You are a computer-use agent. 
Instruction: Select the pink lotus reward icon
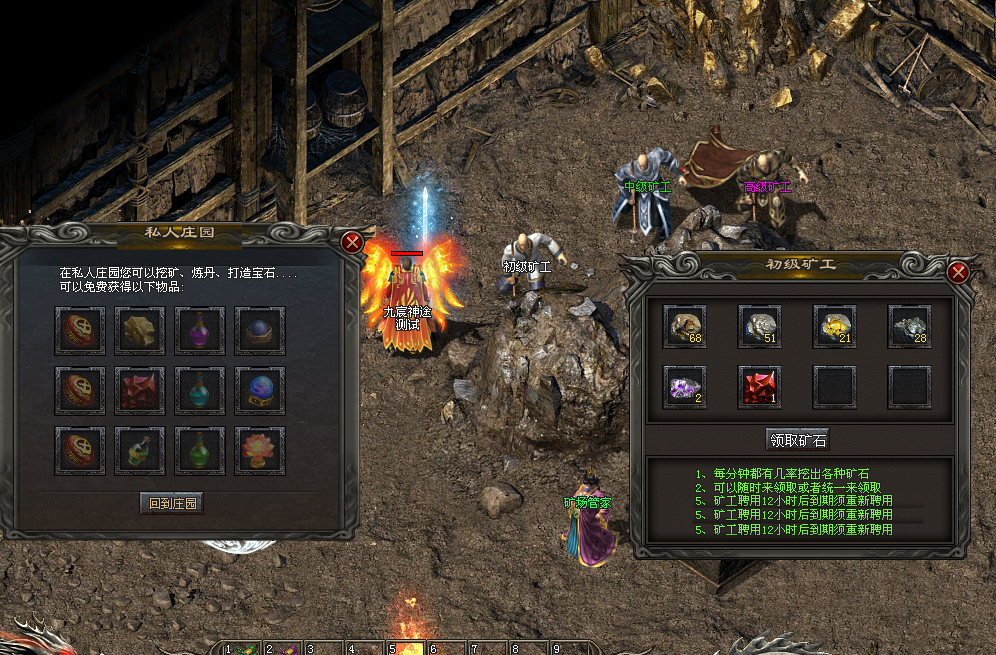260,450
